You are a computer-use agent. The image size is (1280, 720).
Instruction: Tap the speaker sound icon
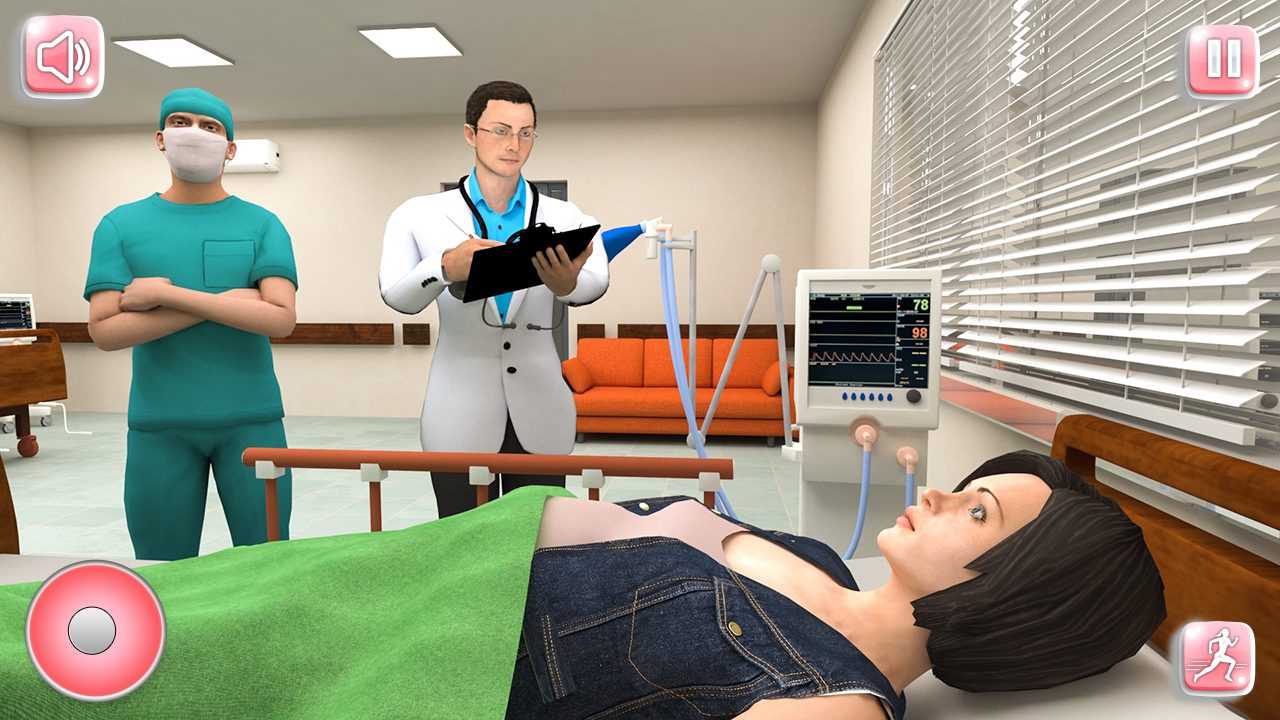[62, 57]
